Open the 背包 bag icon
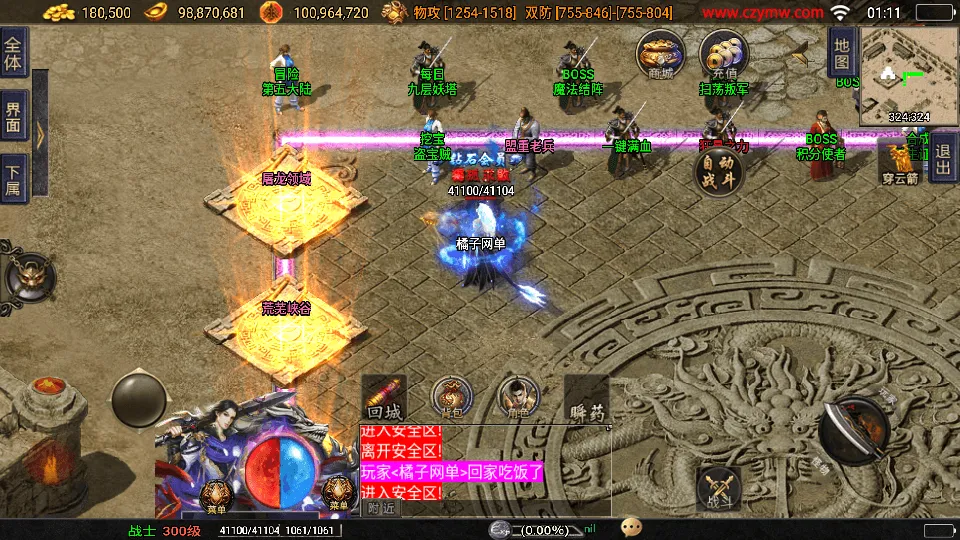 449,397
